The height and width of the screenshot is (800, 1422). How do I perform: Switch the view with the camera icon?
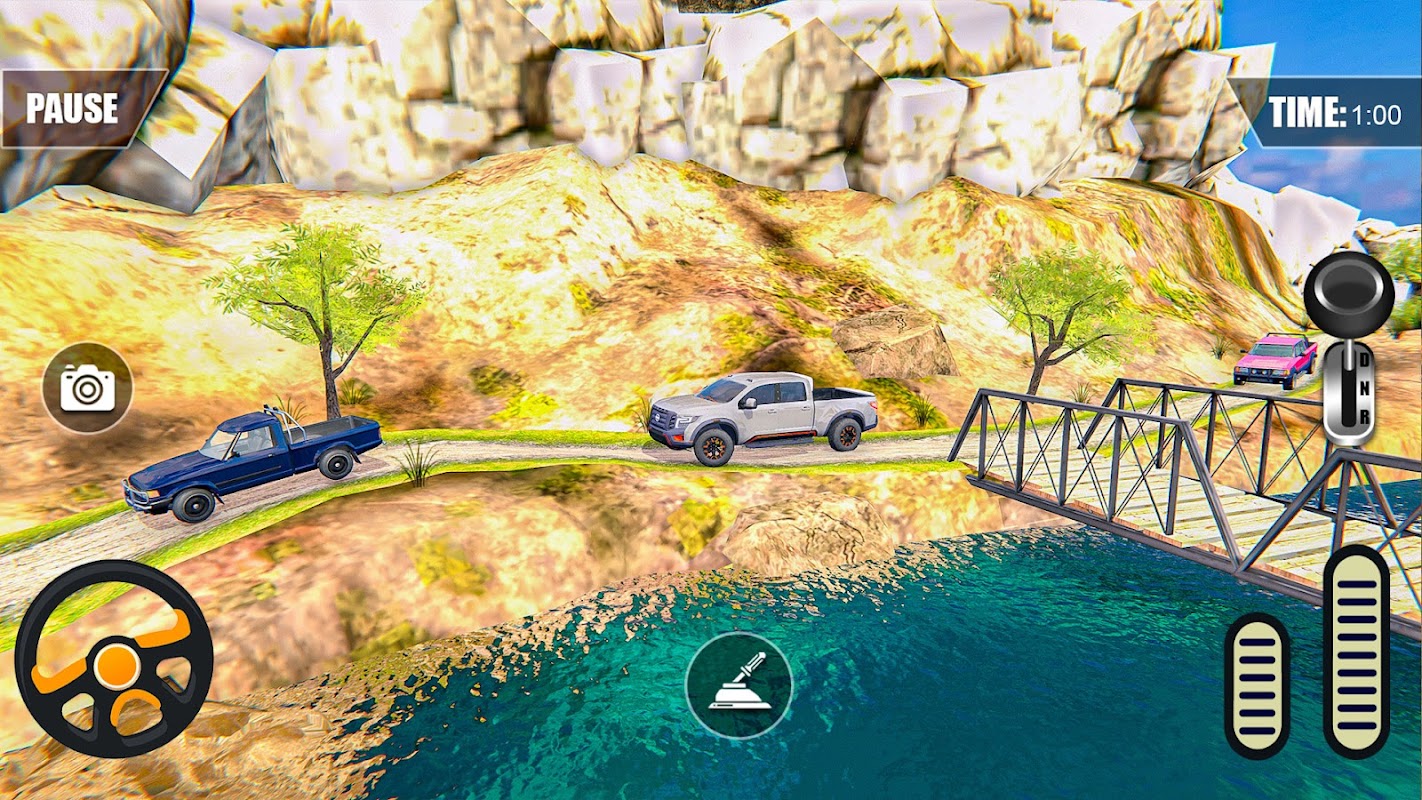[x=87, y=388]
